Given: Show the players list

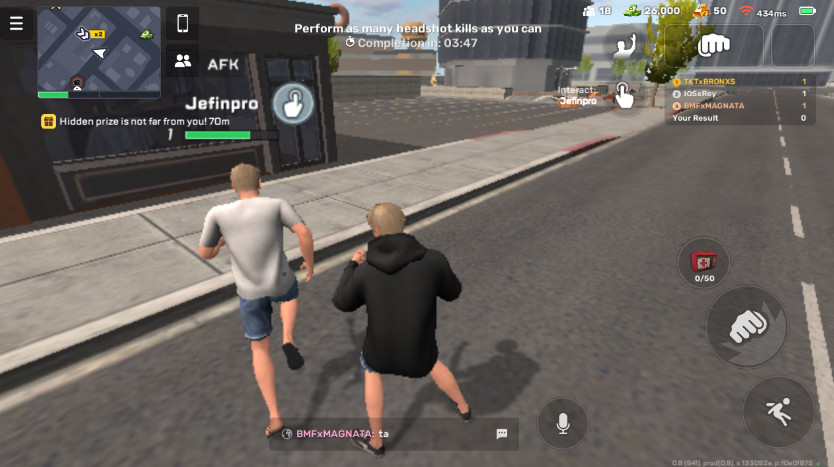Looking at the screenshot, I should click(x=182, y=61).
